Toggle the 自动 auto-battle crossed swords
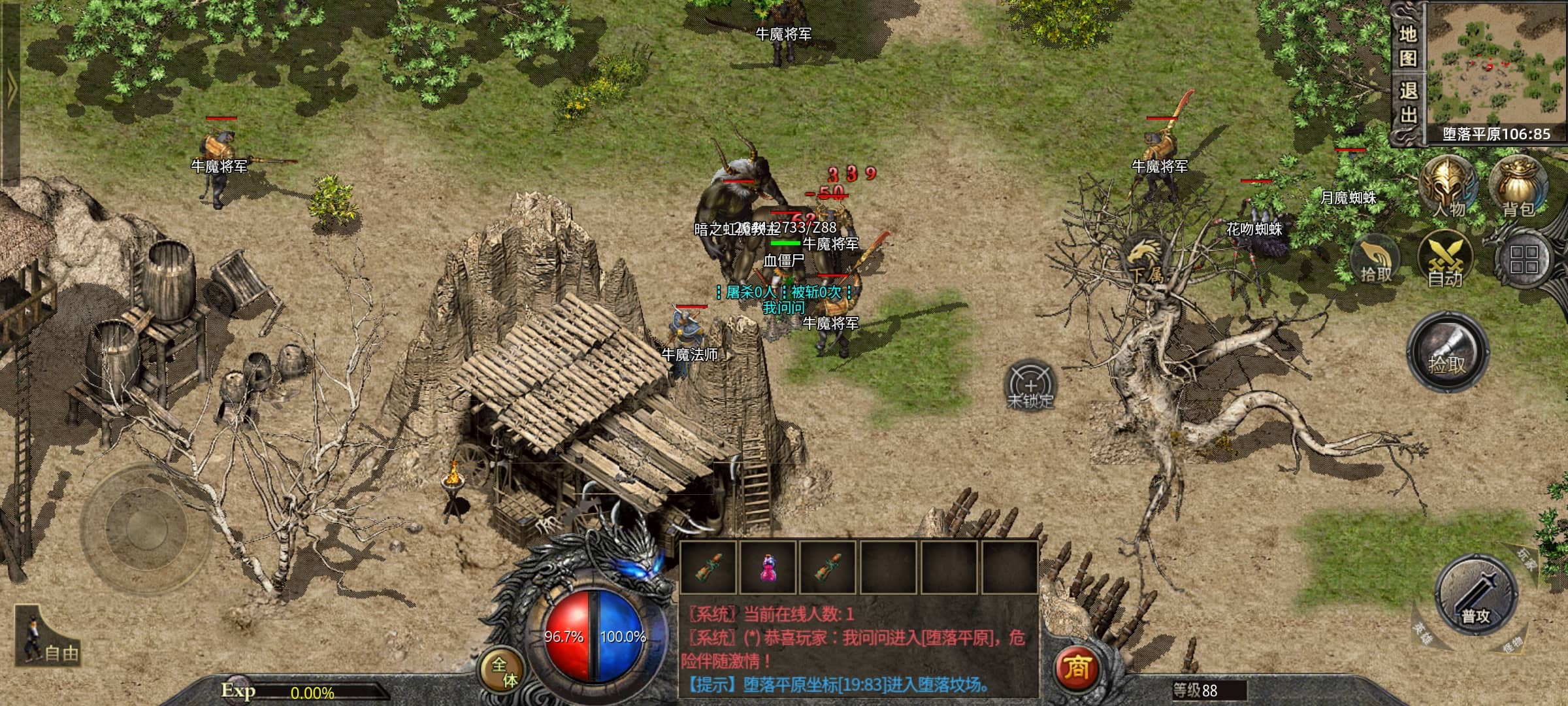This screenshot has height=706, width=1568. click(1445, 260)
